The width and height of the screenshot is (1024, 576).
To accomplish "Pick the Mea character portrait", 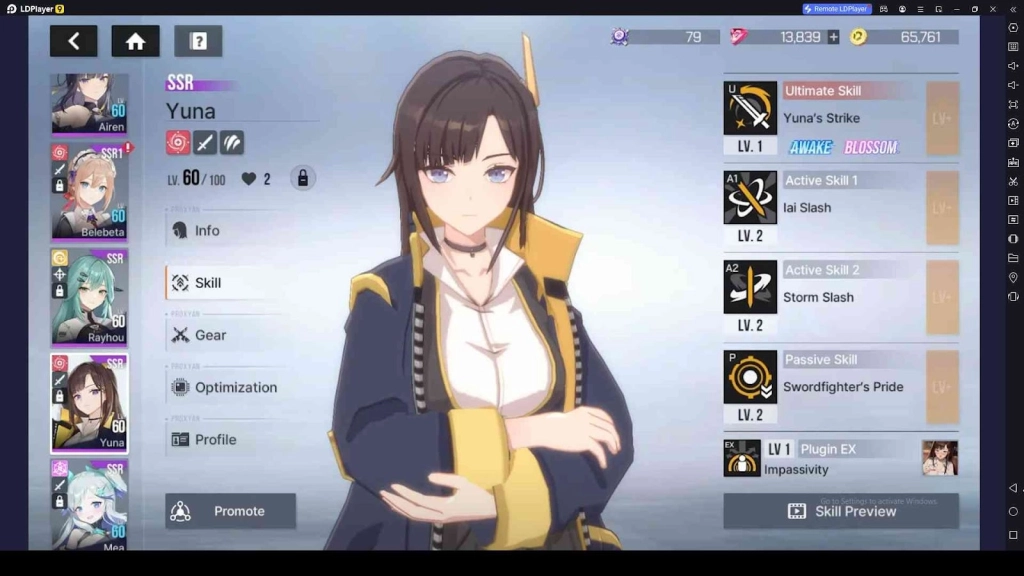I will point(89,504).
